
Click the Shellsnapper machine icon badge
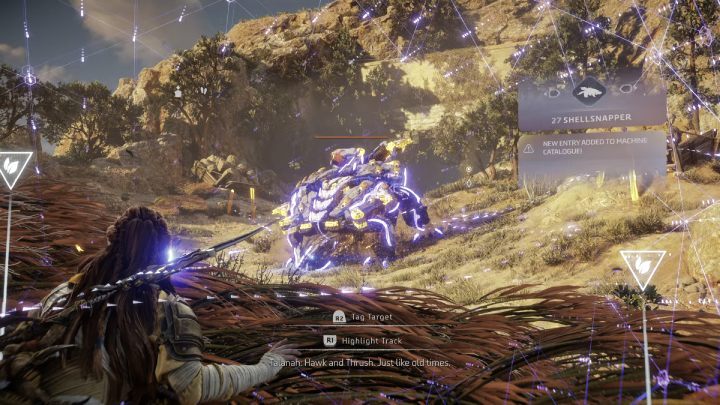pyautogui.click(x=591, y=90)
